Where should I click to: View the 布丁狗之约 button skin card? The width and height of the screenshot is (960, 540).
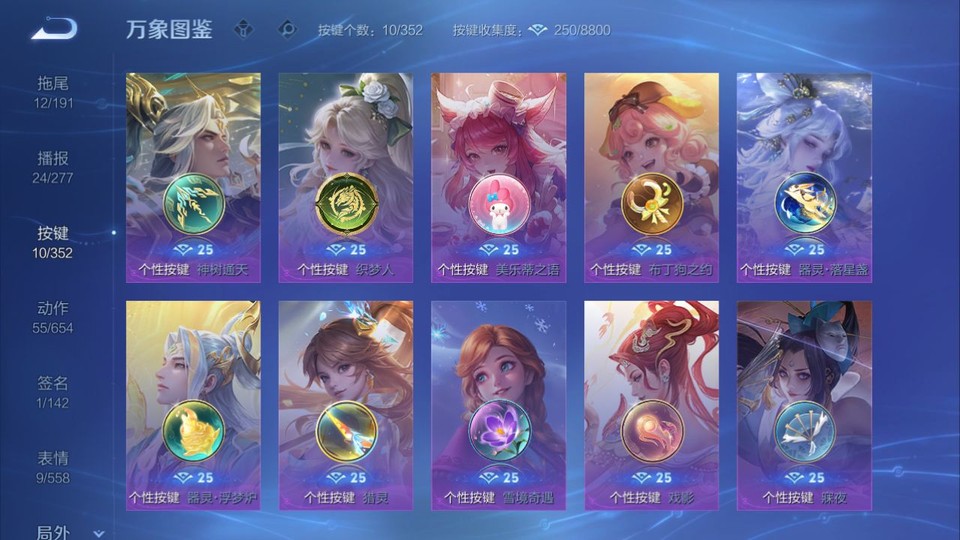(651, 177)
